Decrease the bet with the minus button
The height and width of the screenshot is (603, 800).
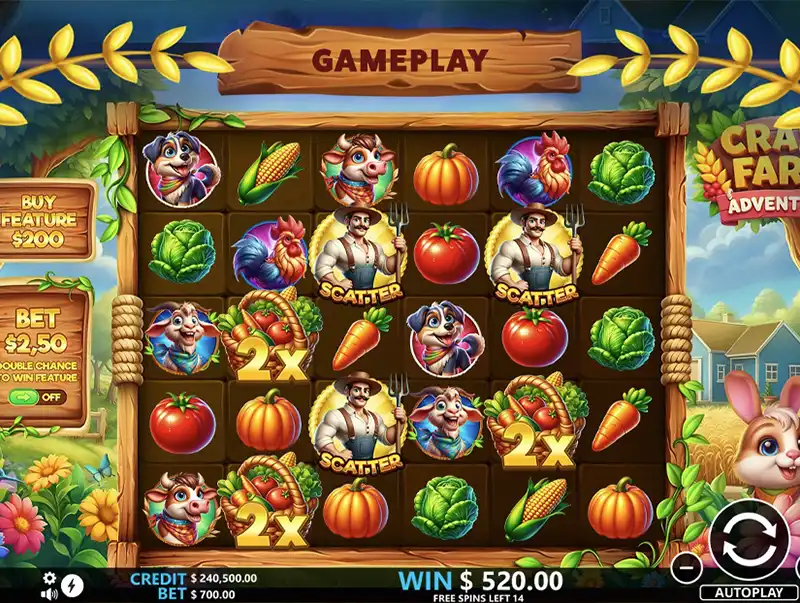point(684,566)
